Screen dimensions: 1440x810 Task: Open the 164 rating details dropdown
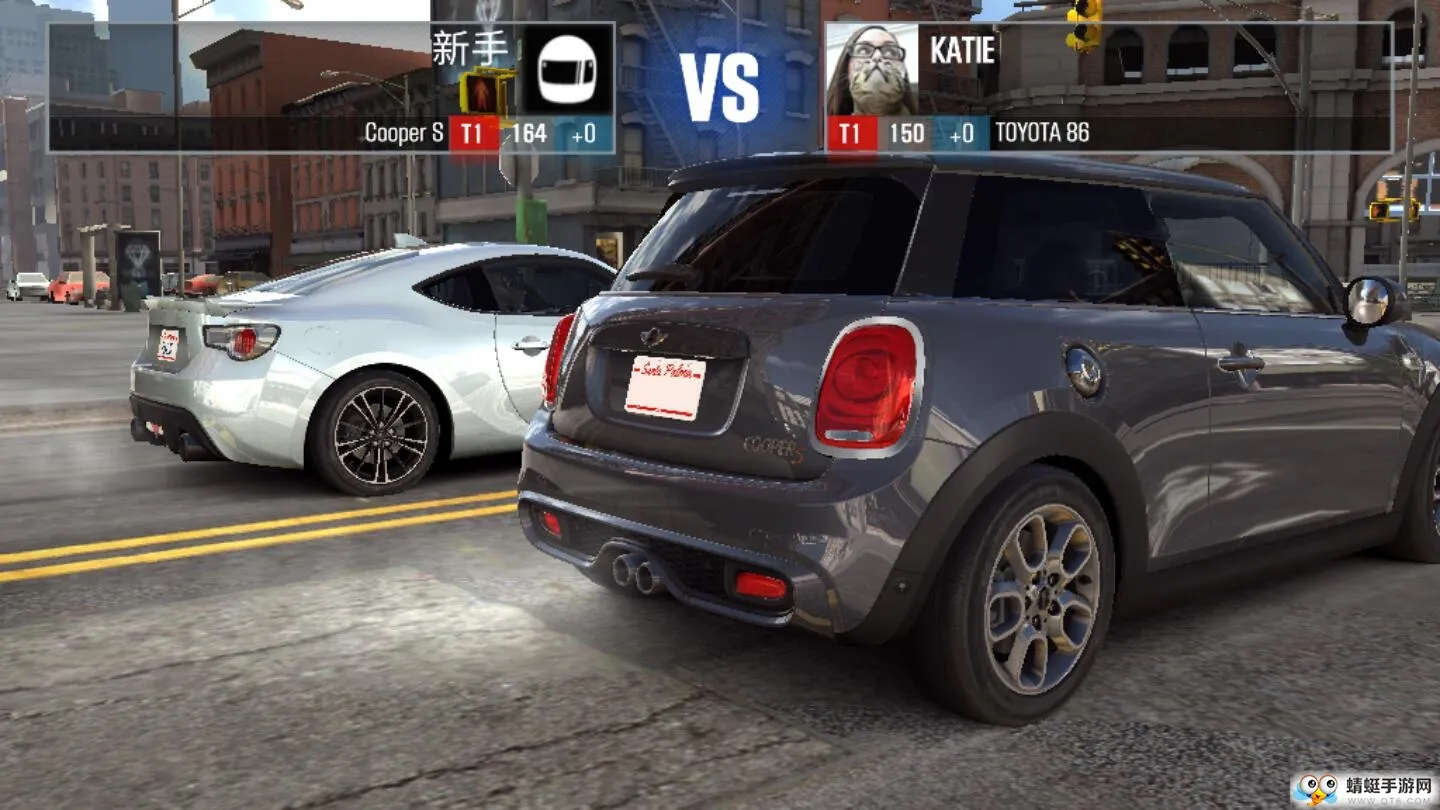tap(530, 133)
